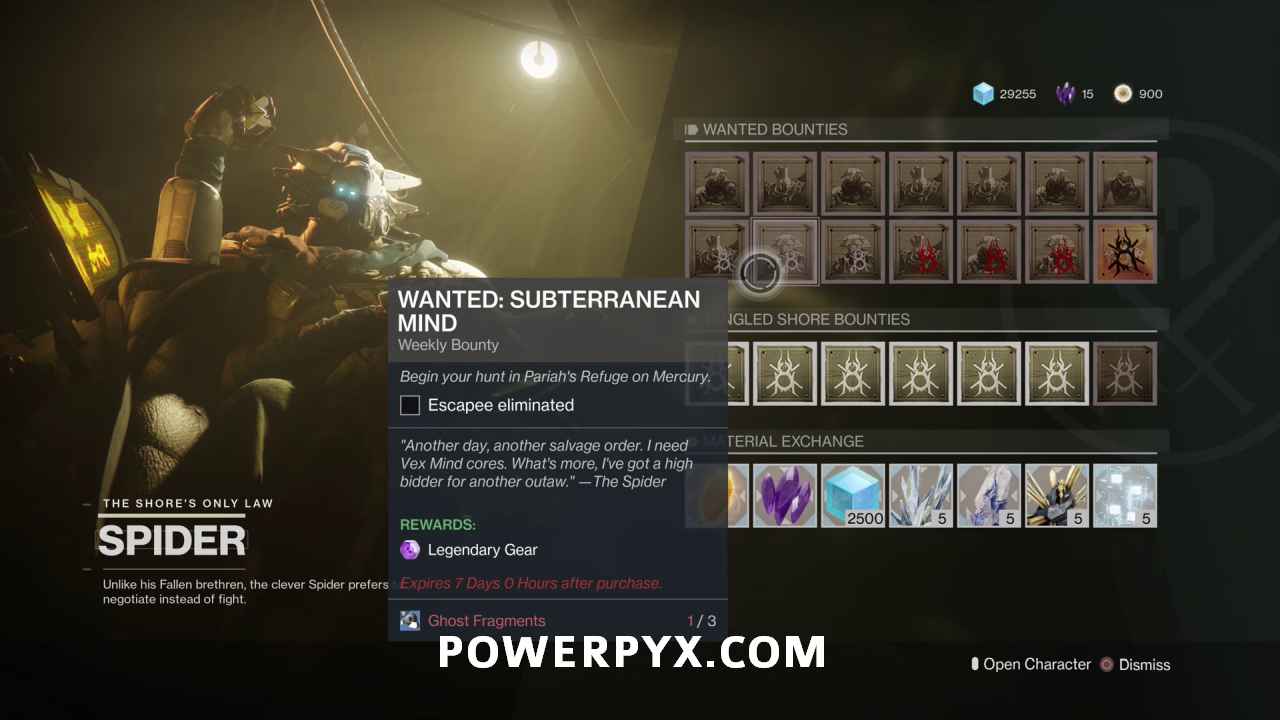Choose the dimmed Tangled Shore spider bounty
1280x720 pixels.
(x=1125, y=373)
